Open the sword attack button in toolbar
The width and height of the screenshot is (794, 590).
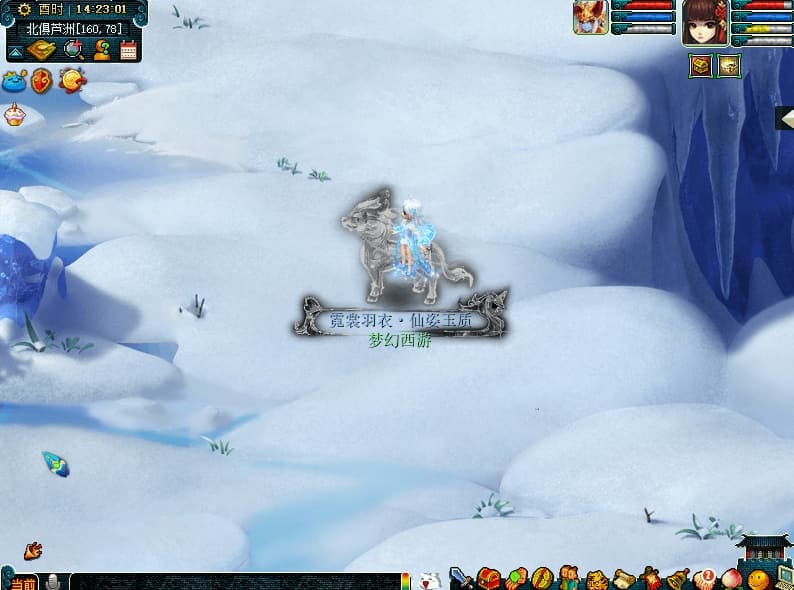(461, 577)
